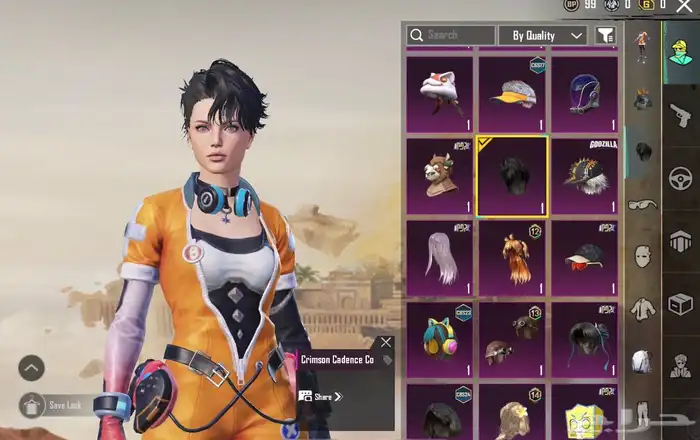The height and width of the screenshot is (440, 700).
Task: Choose the yellow visor cap item
Action: click(512, 94)
